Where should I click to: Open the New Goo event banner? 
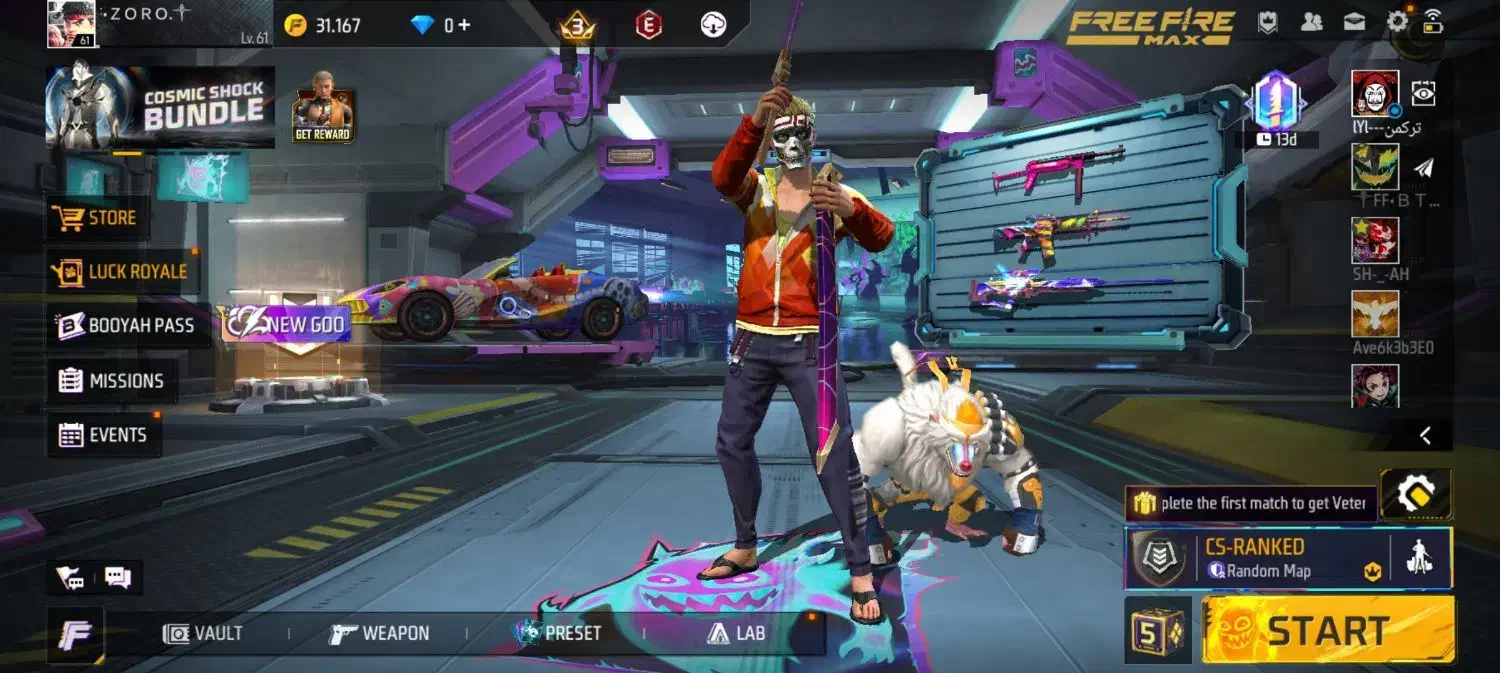[285, 324]
